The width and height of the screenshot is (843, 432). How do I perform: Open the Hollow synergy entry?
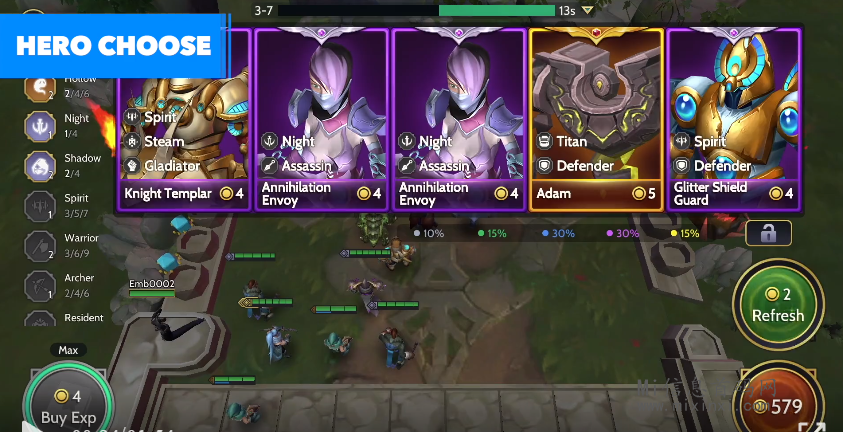point(40,86)
